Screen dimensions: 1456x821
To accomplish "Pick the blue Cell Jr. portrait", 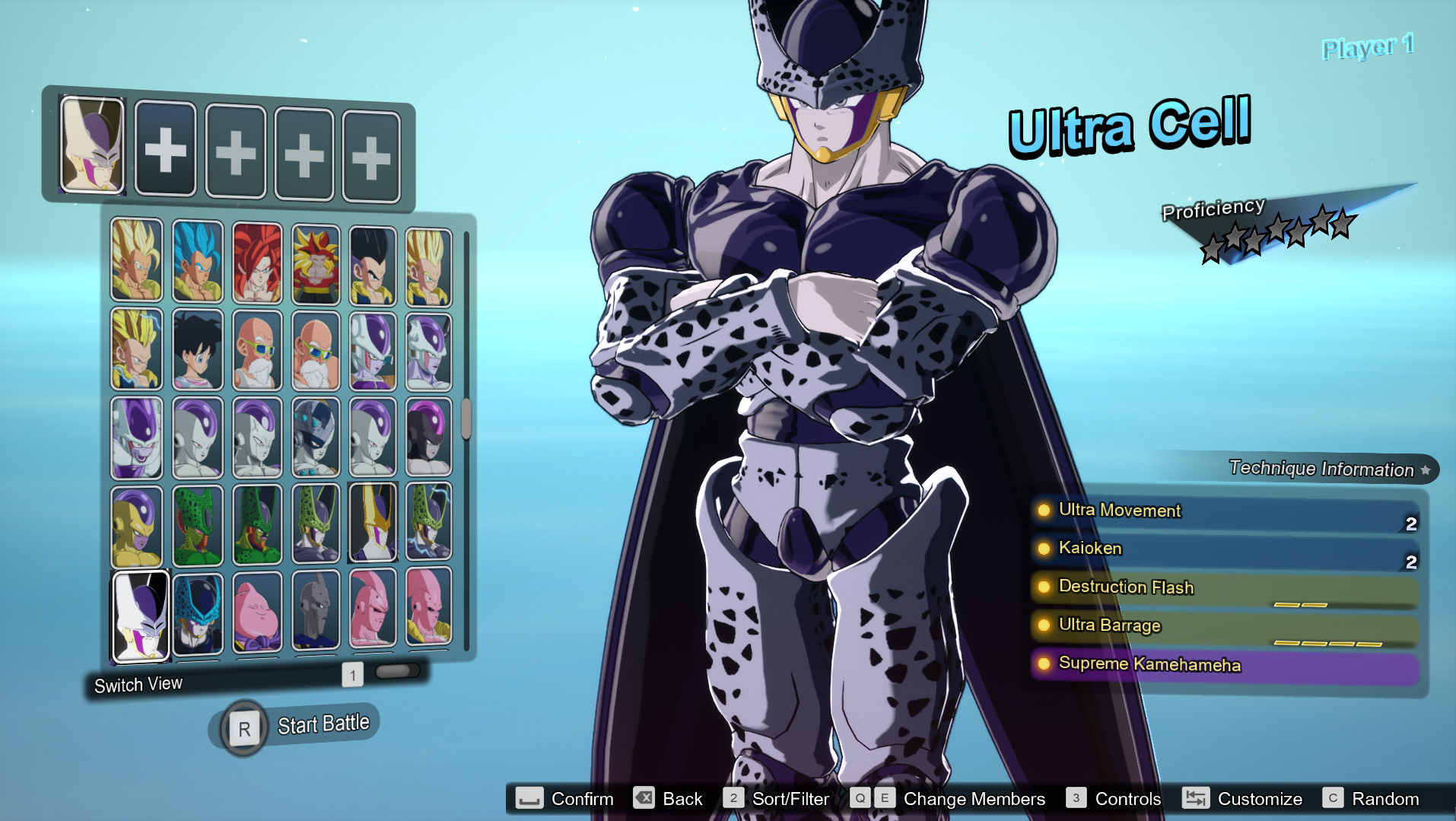I will pos(197,614).
